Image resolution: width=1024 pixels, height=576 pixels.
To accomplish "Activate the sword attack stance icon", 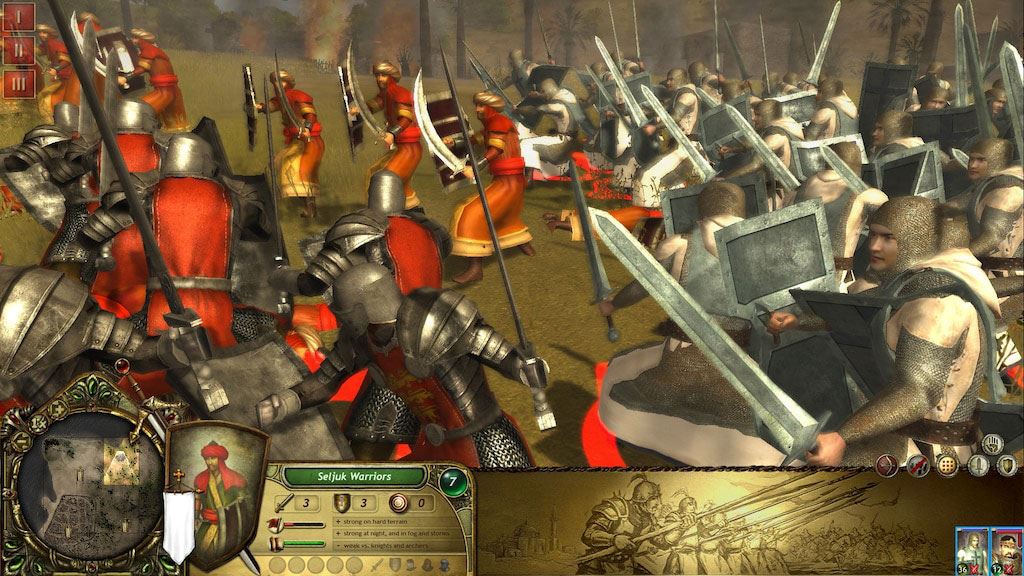I will point(978,465).
